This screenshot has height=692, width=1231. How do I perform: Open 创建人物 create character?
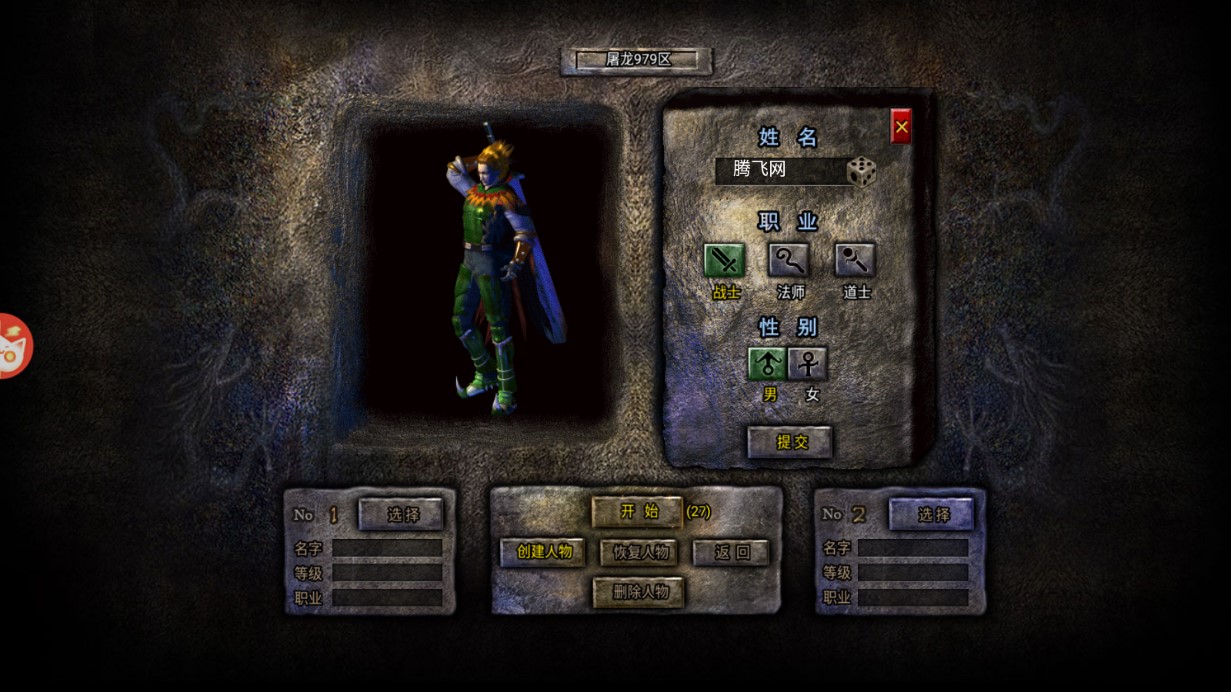pyautogui.click(x=543, y=552)
